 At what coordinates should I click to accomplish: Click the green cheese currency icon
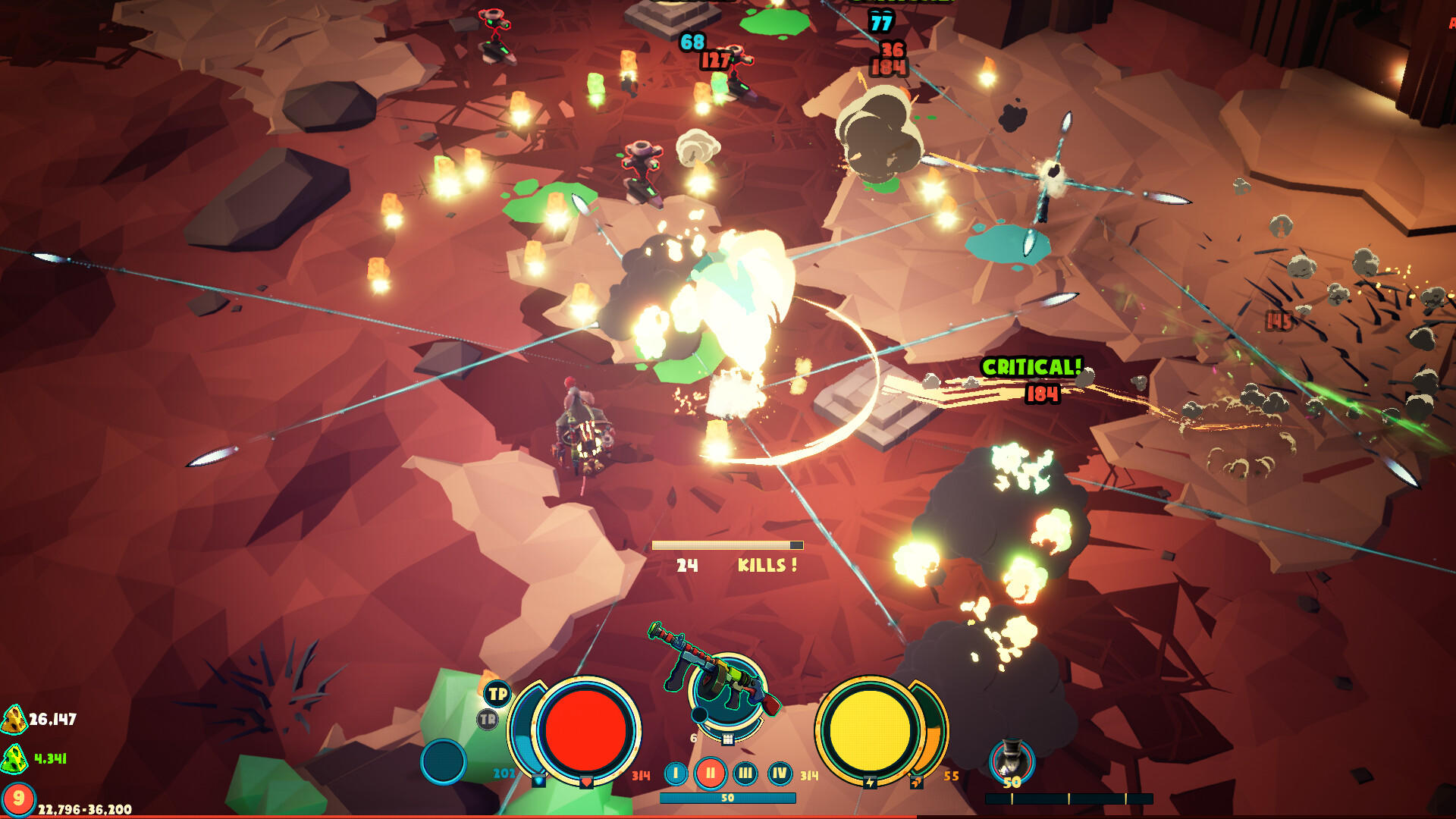point(14,758)
